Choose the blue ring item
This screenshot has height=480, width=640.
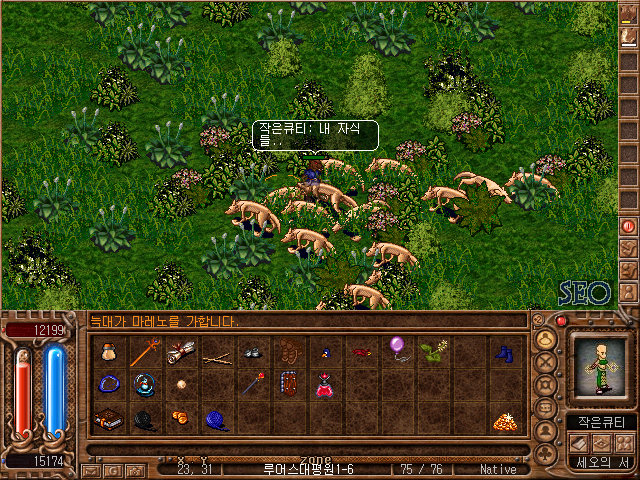[109, 385]
